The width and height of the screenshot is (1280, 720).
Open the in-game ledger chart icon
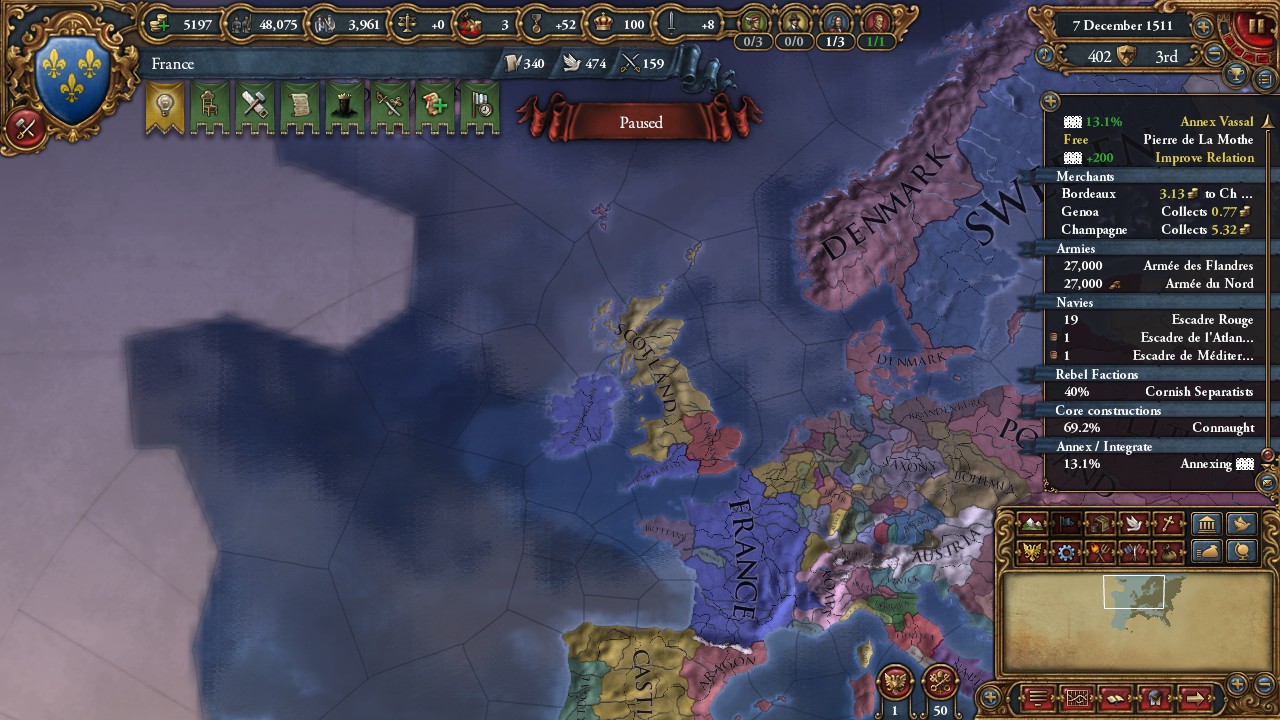(1078, 697)
